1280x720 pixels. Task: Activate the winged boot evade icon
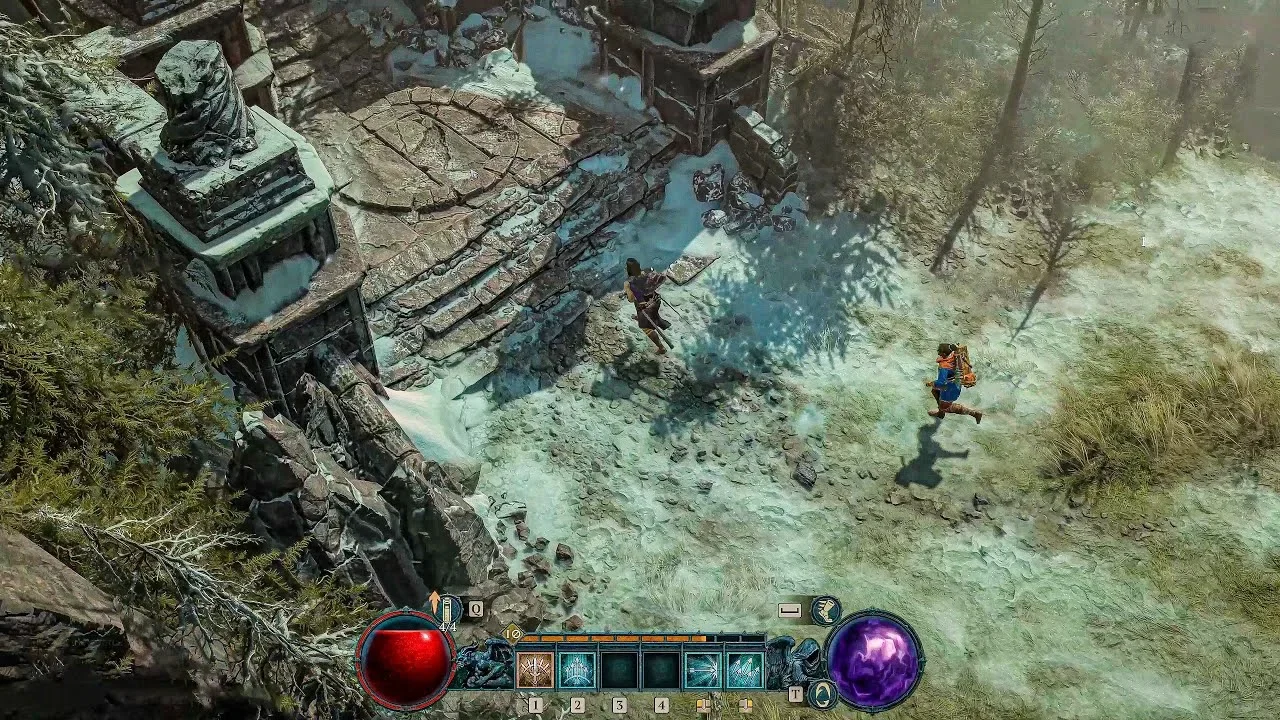pos(825,609)
